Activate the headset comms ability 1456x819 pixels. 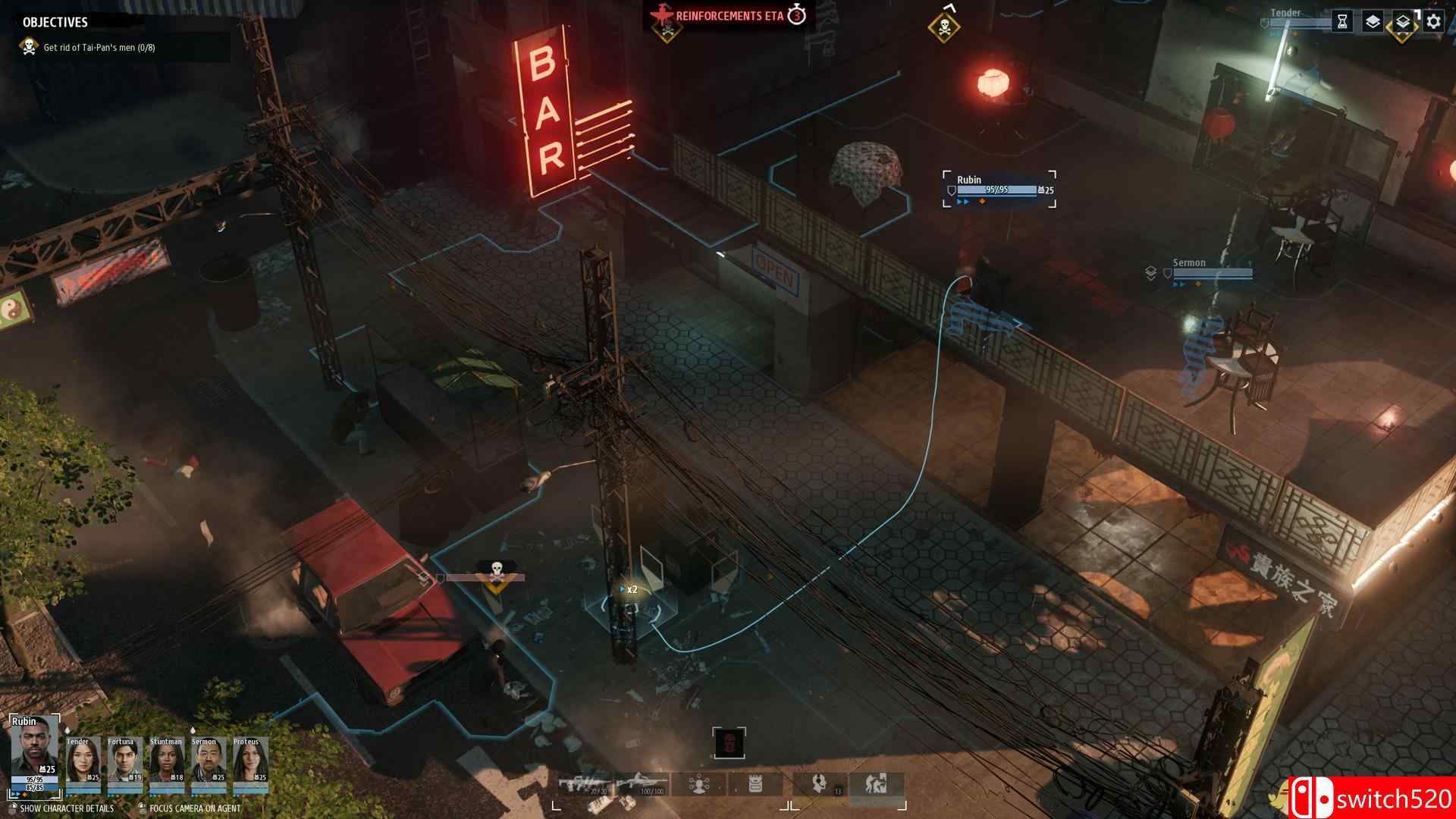(x=819, y=784)
